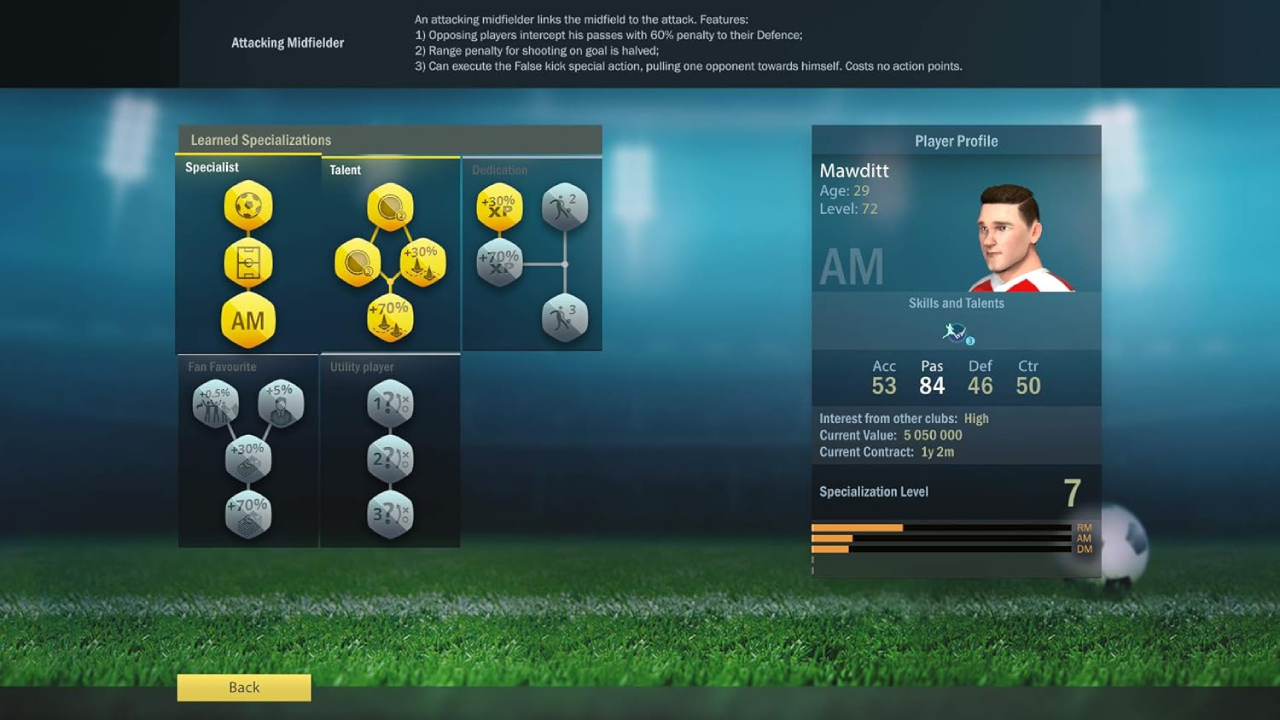Choose the grey +70% XP dedication node
This screenshot has height=720, width=1280.
(x=499, y=263)
